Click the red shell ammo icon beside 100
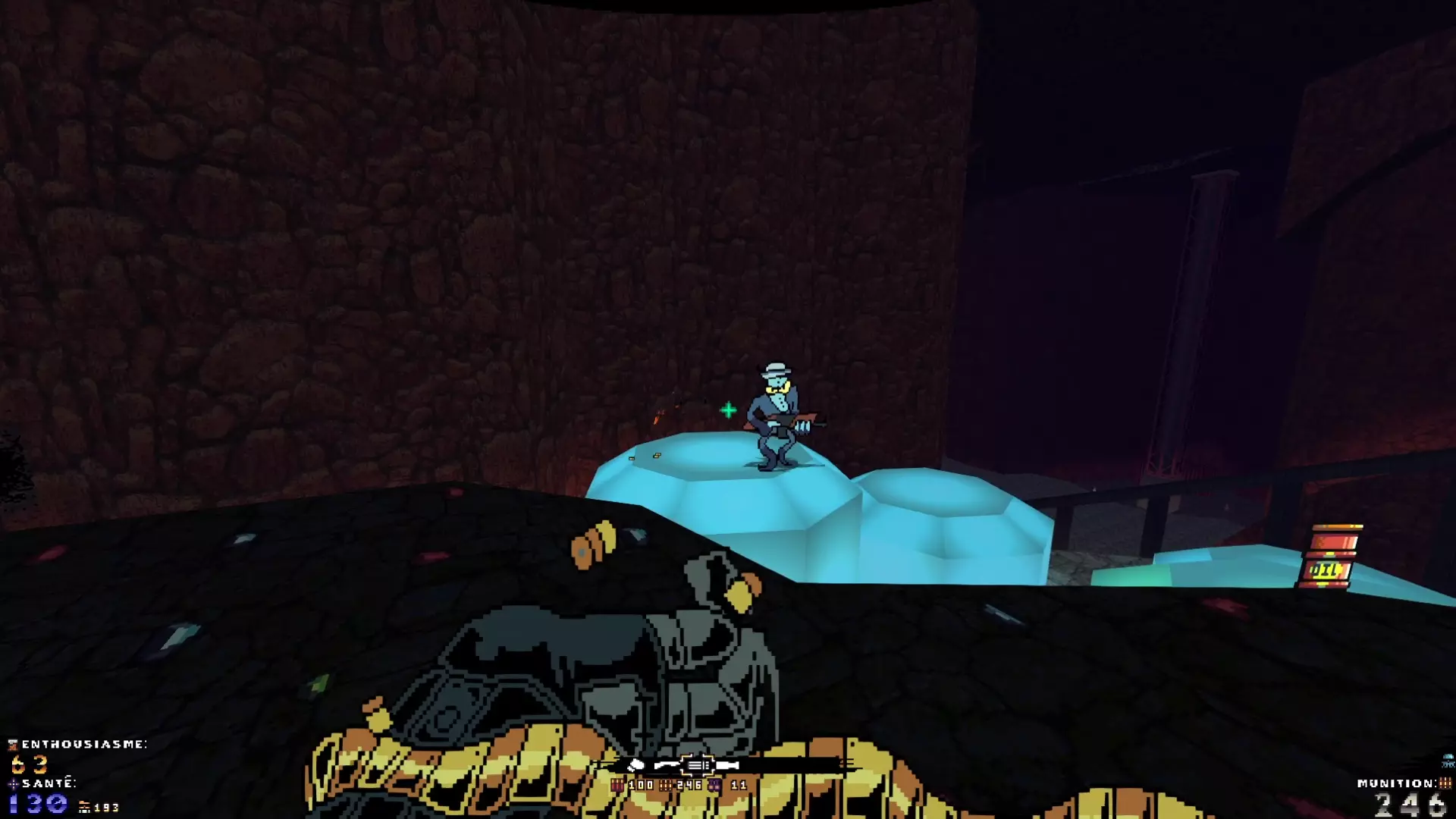 point(618,786)
